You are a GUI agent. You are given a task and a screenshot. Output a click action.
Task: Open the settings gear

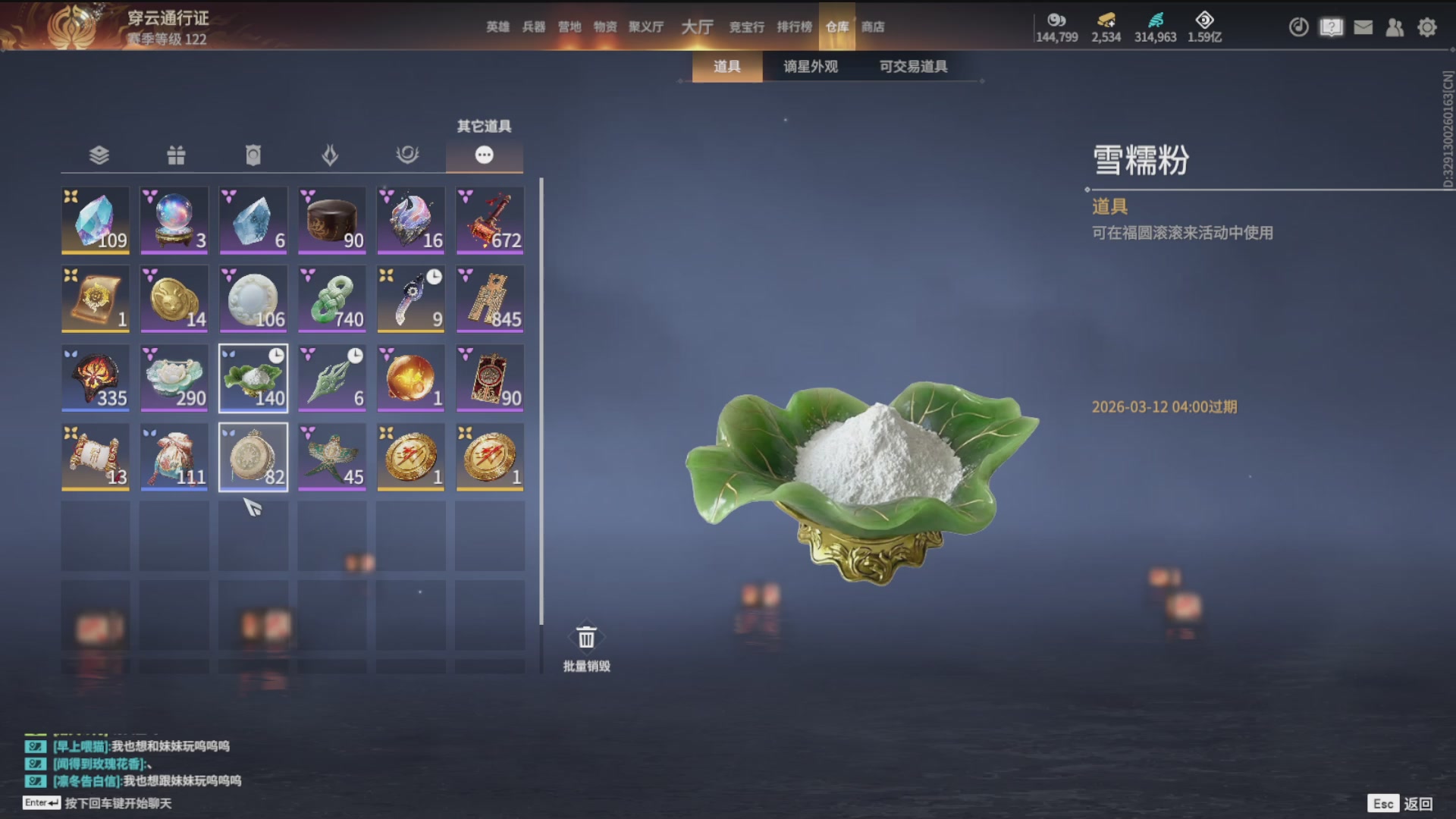point(1426,27)
